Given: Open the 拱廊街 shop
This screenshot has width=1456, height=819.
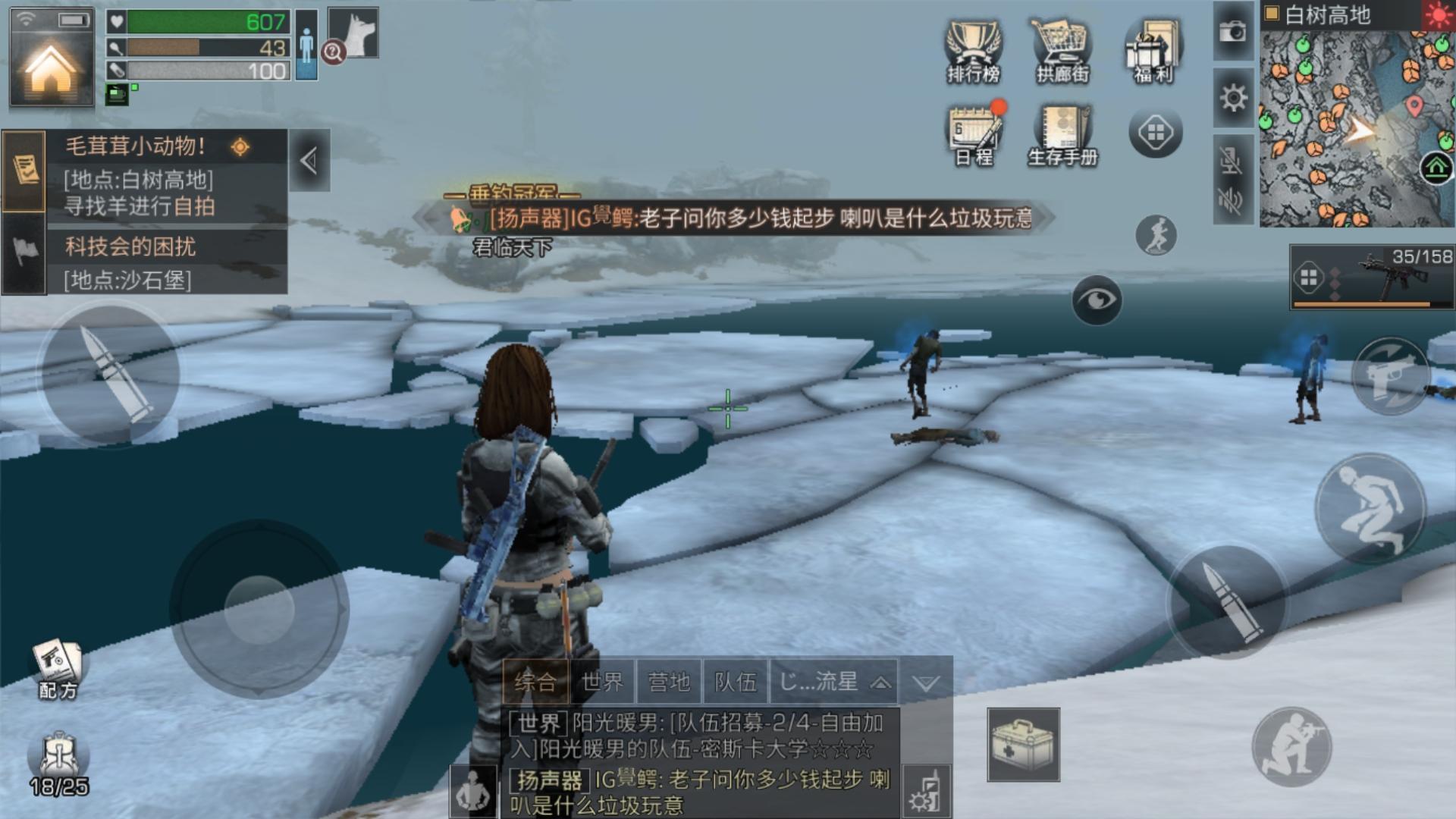Looking at the screenshot, I should point(1062,52).
